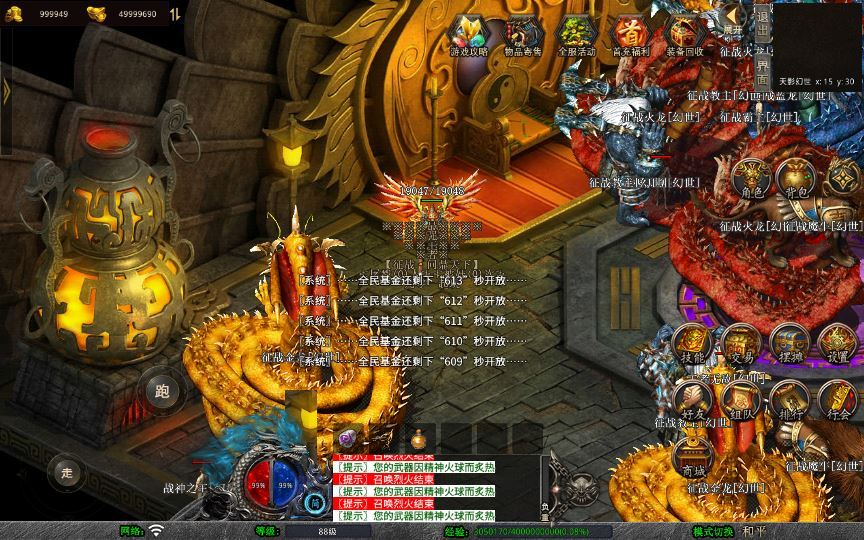Open the 全服活动 server events icon
Viewport: 864px width, 540px height.
pos(577,35)
